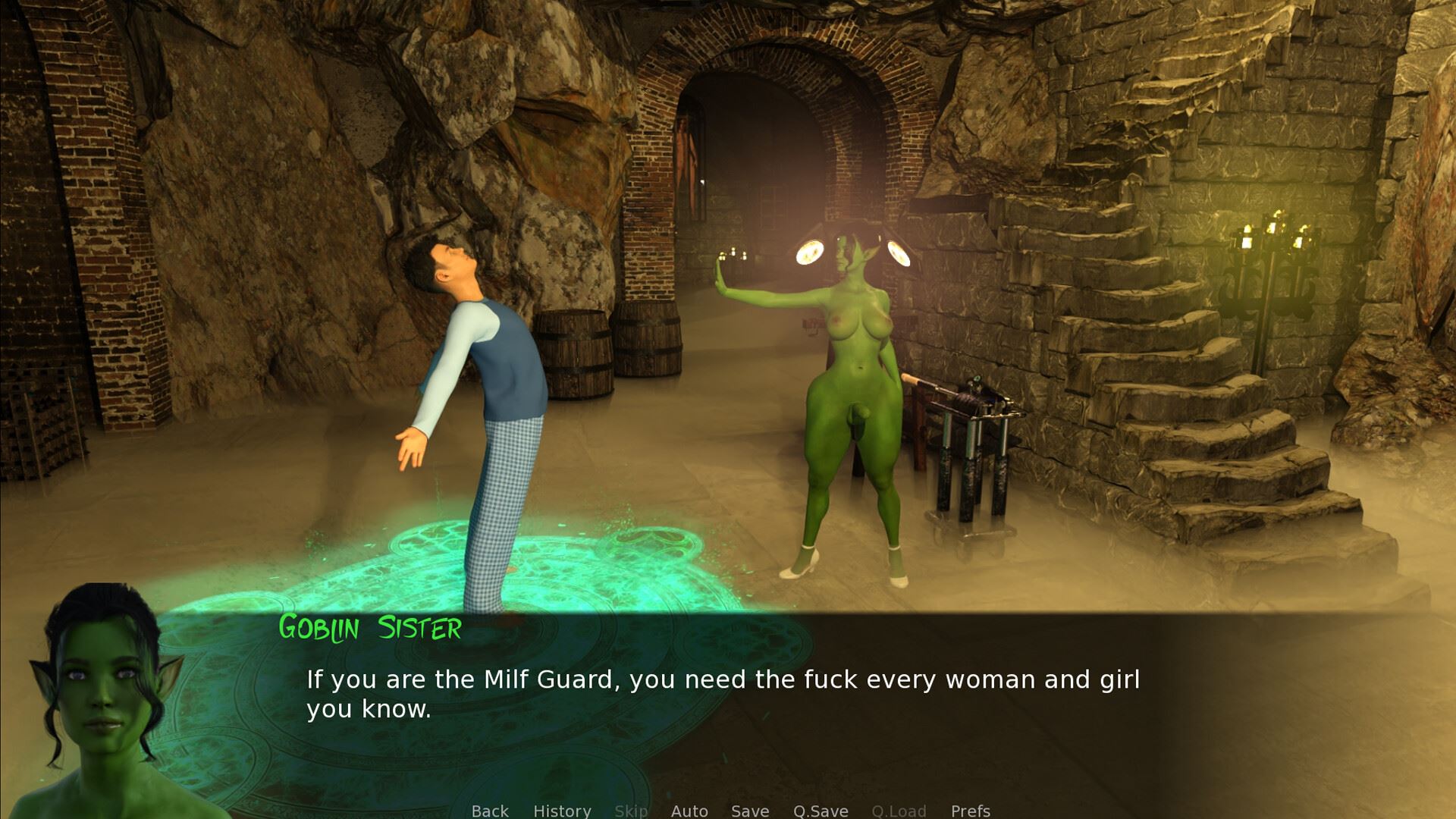Open the dialogue History log
Image resolution: width=1456 pixels, height=819 pixels.
tap(562, 810)
